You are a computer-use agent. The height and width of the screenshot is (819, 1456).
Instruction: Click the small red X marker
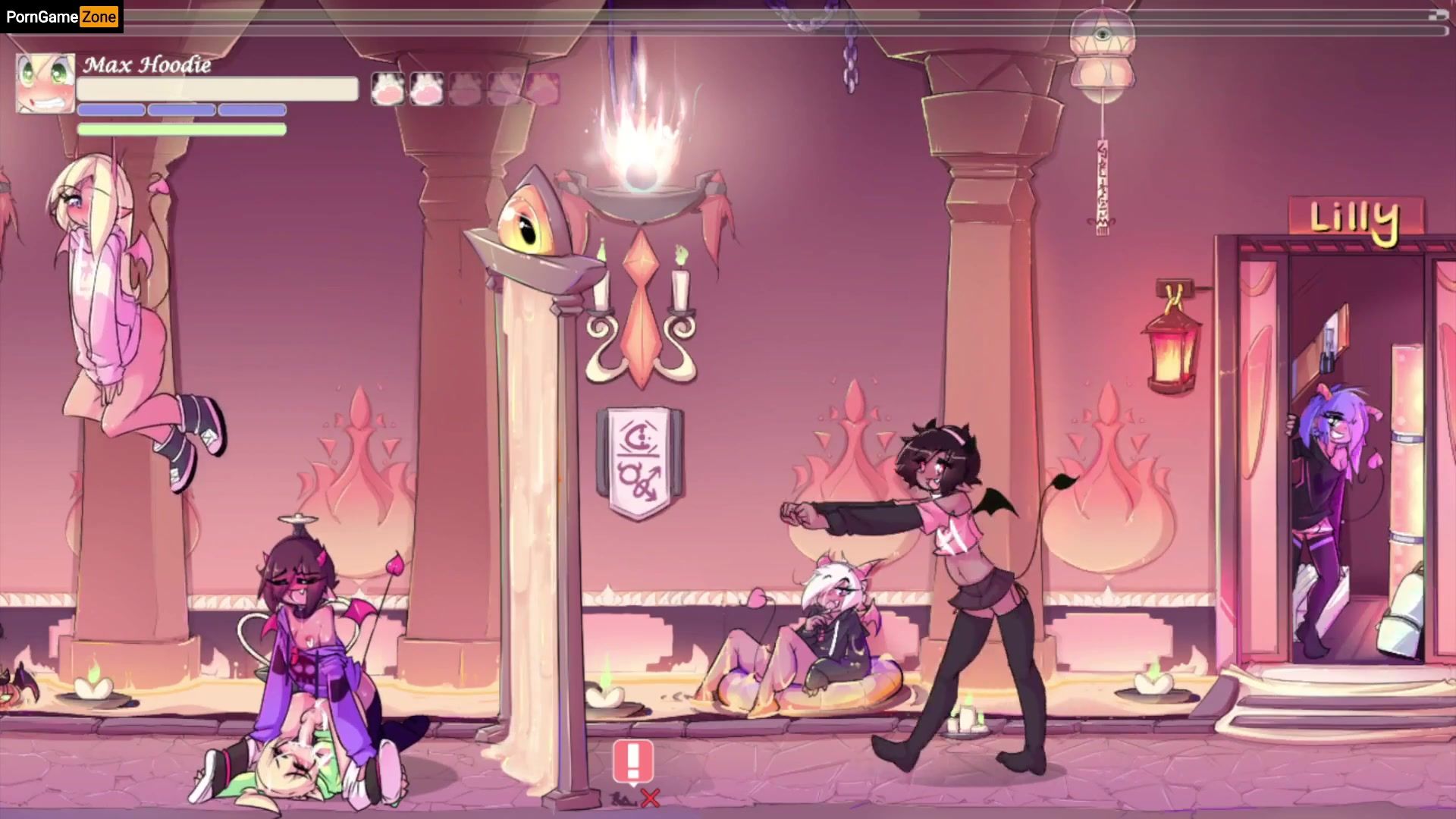(x=650, y=797)
